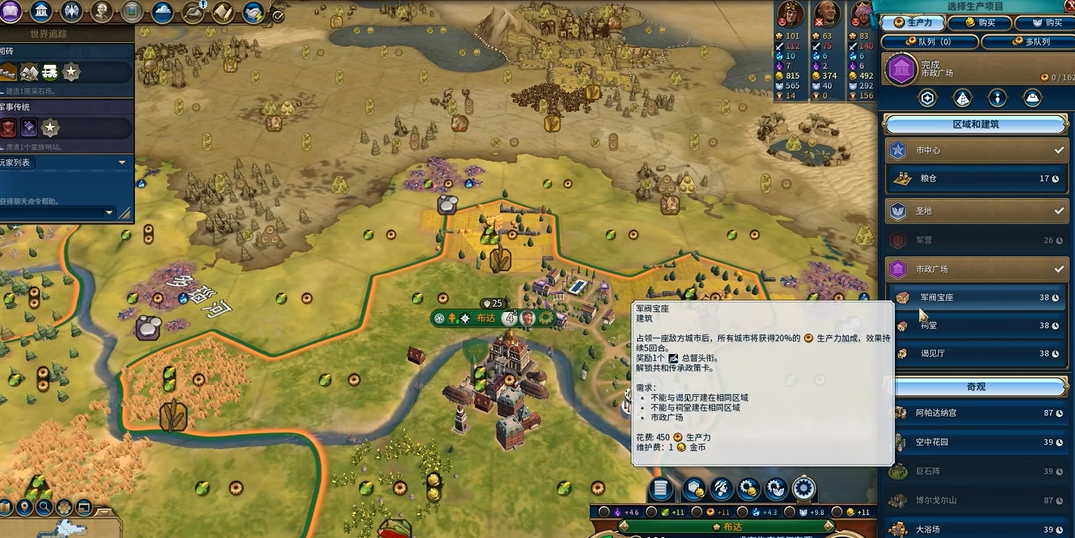
Task: Collapse the 区域和建筑 section header
Action: (x=975, y=124)
